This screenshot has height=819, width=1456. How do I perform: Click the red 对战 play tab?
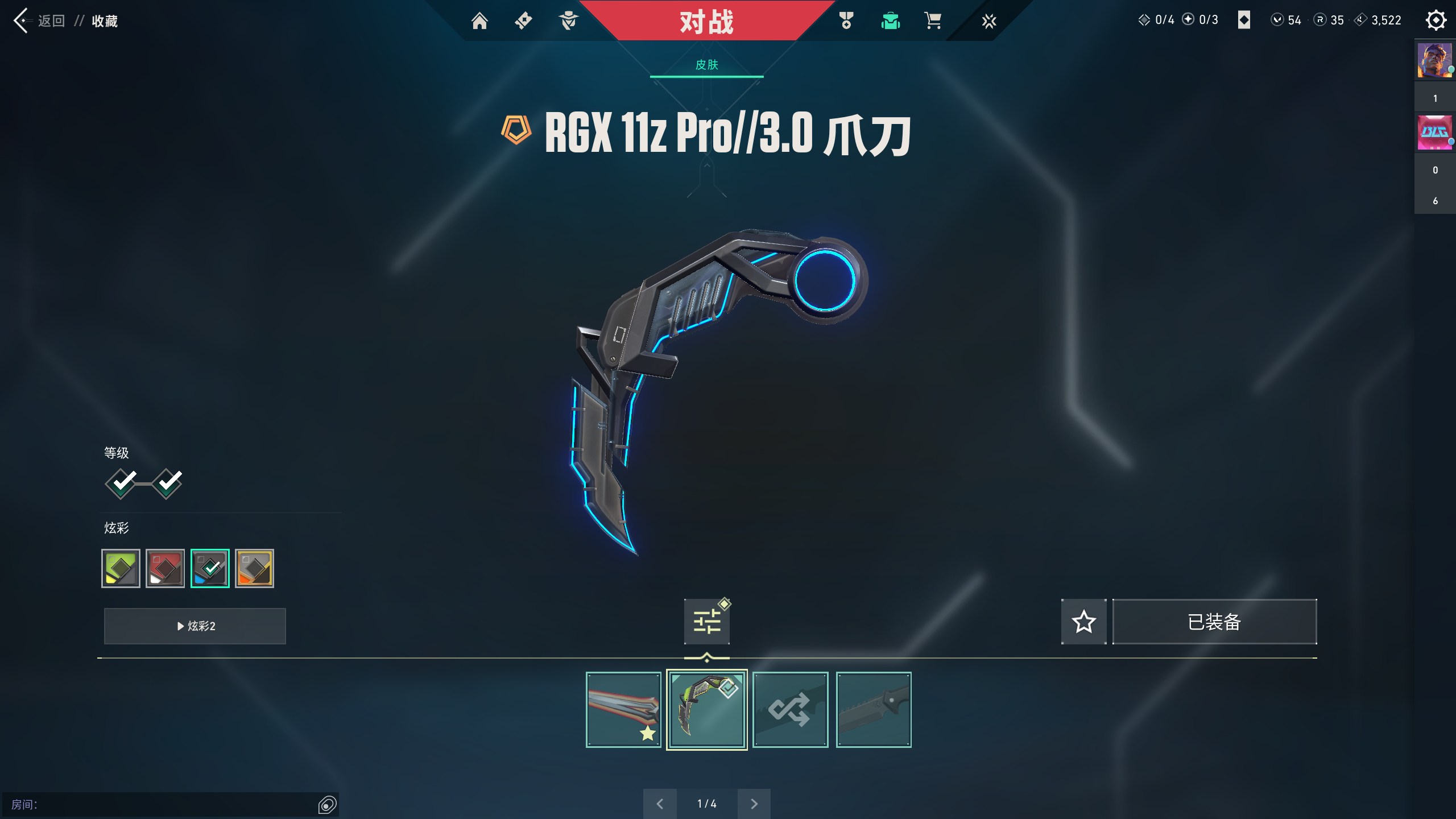pyautogui.click(x=706, y=22)
